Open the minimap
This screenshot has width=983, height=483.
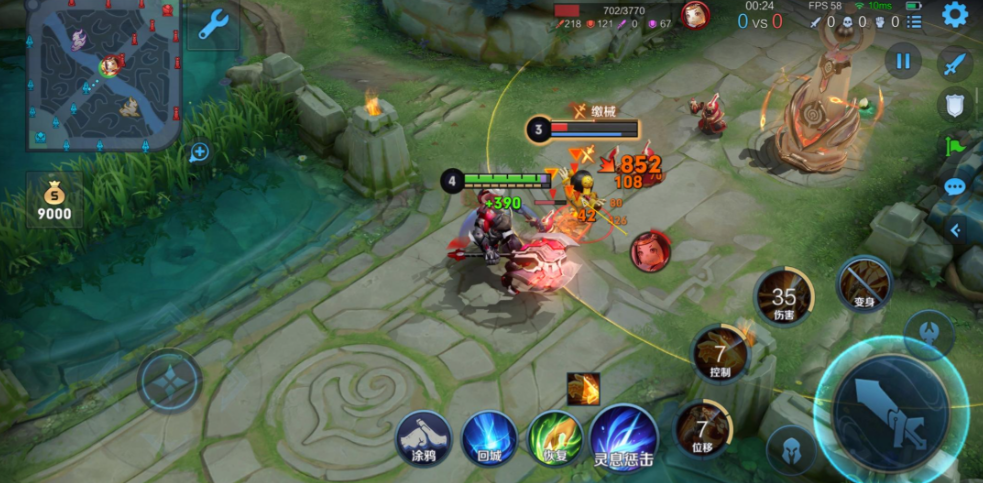pos(103,75)
